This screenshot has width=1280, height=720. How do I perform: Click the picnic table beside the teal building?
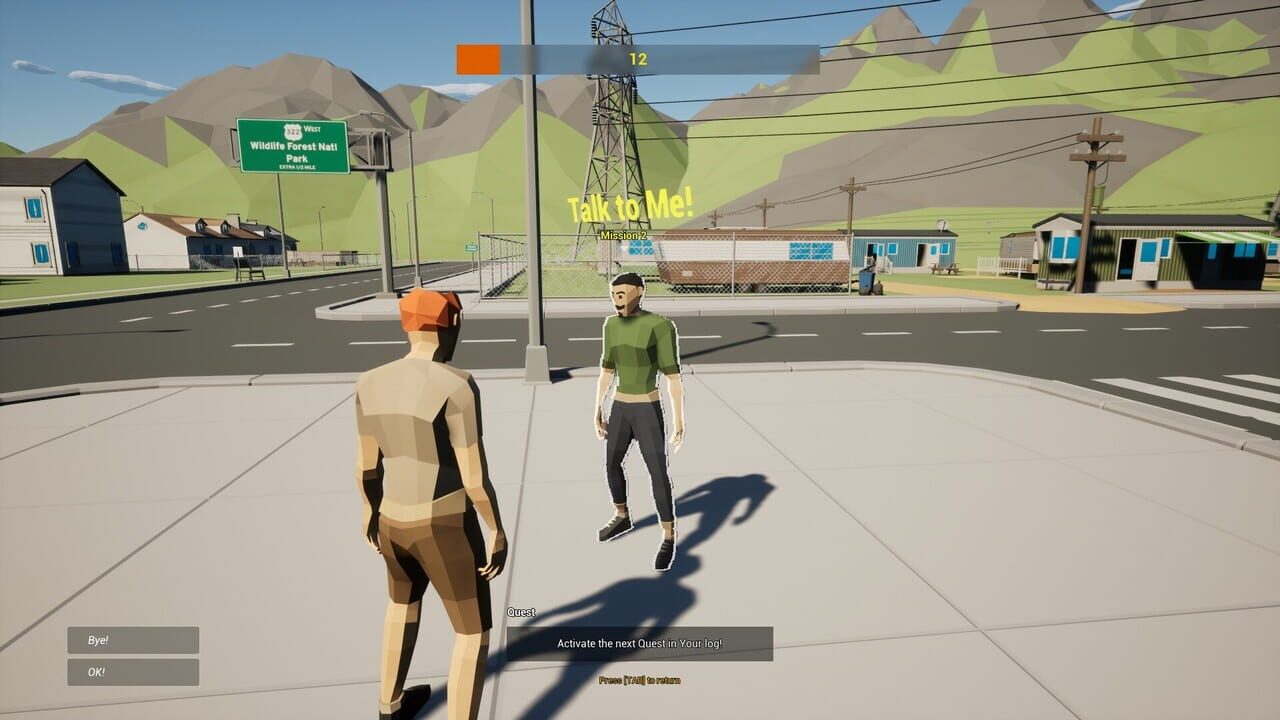point(945,267)
